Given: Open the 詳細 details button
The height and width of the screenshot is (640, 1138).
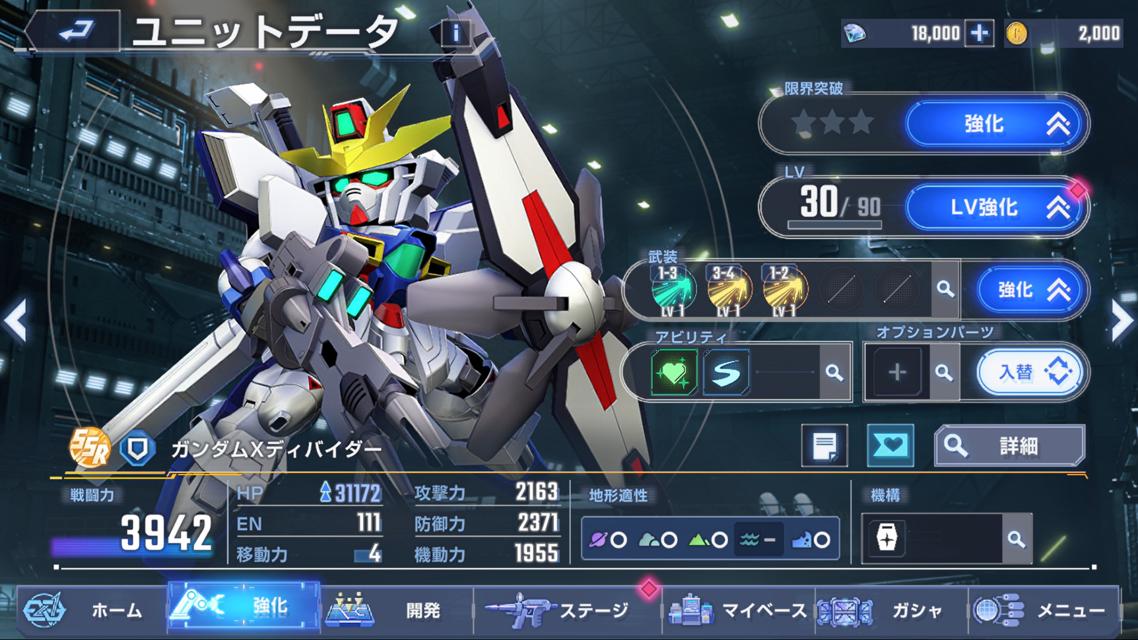Looking at the screenshot, I should tap(1009, 446).
